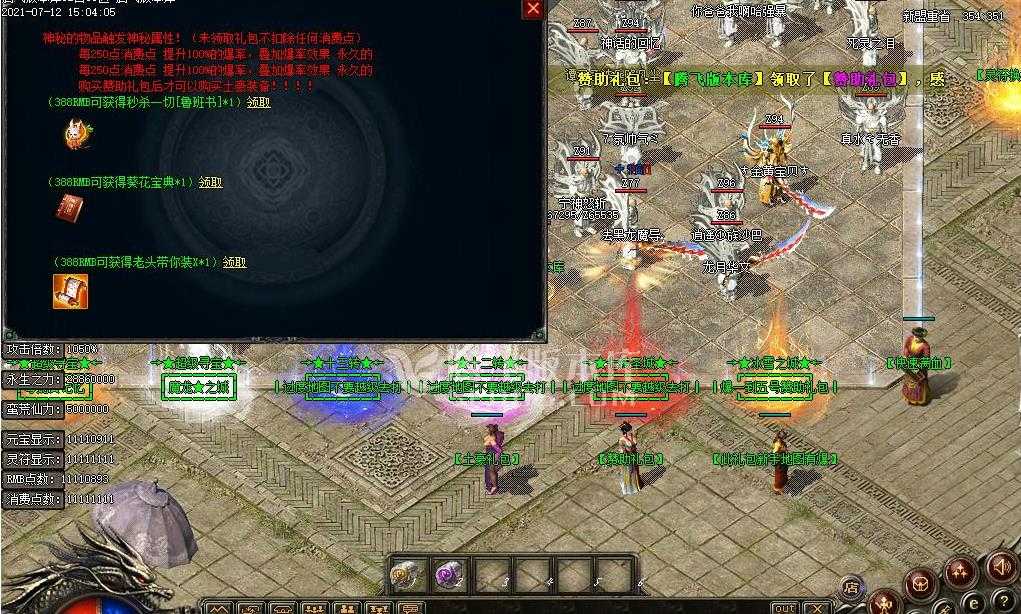Claim the 葵花宝典 reward link

[210, 182]
